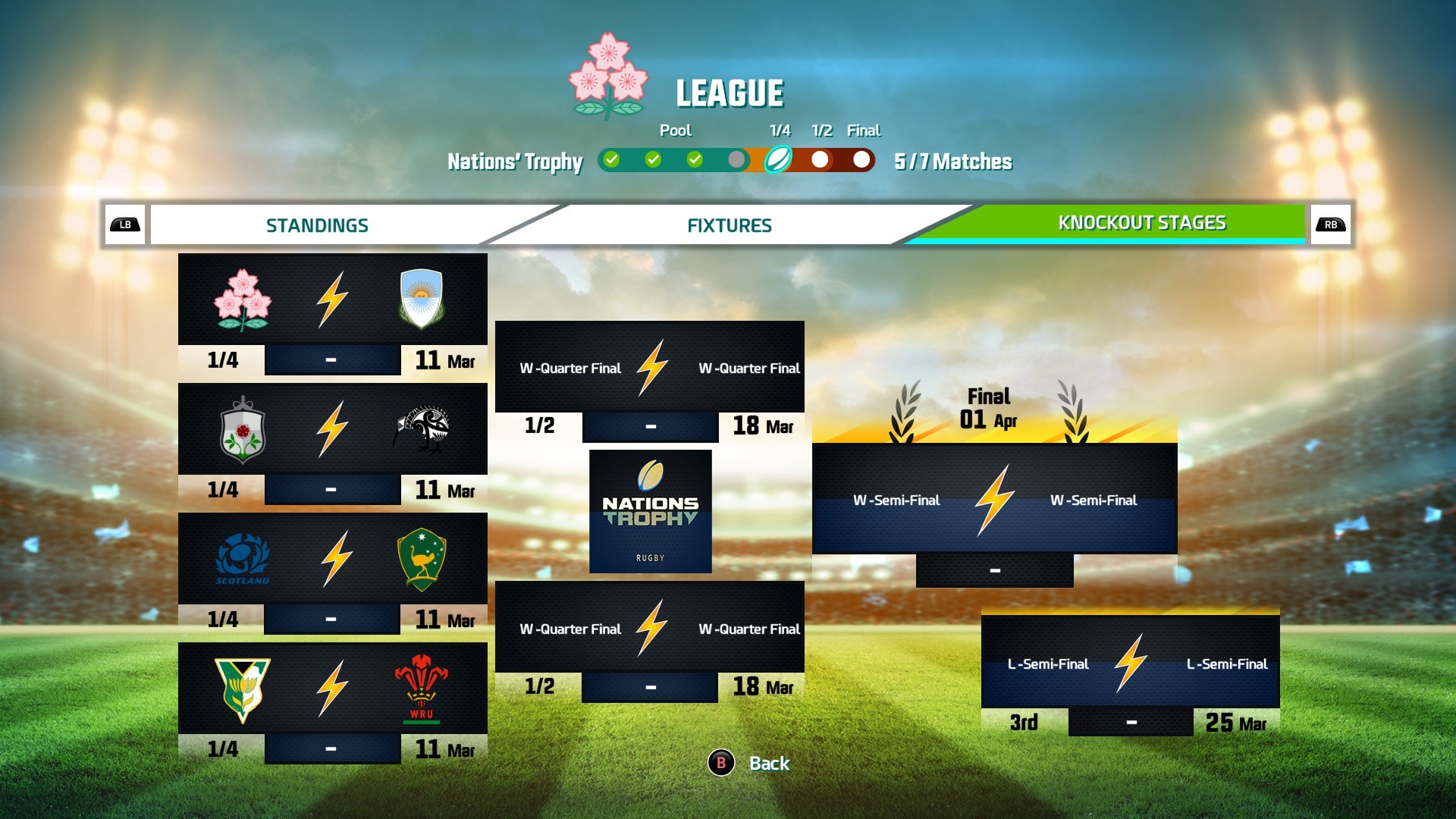This screenshot has width=1456, height=819.
Task: Select the rugby ball quarter-final progress marker
Action: [778, 160]
